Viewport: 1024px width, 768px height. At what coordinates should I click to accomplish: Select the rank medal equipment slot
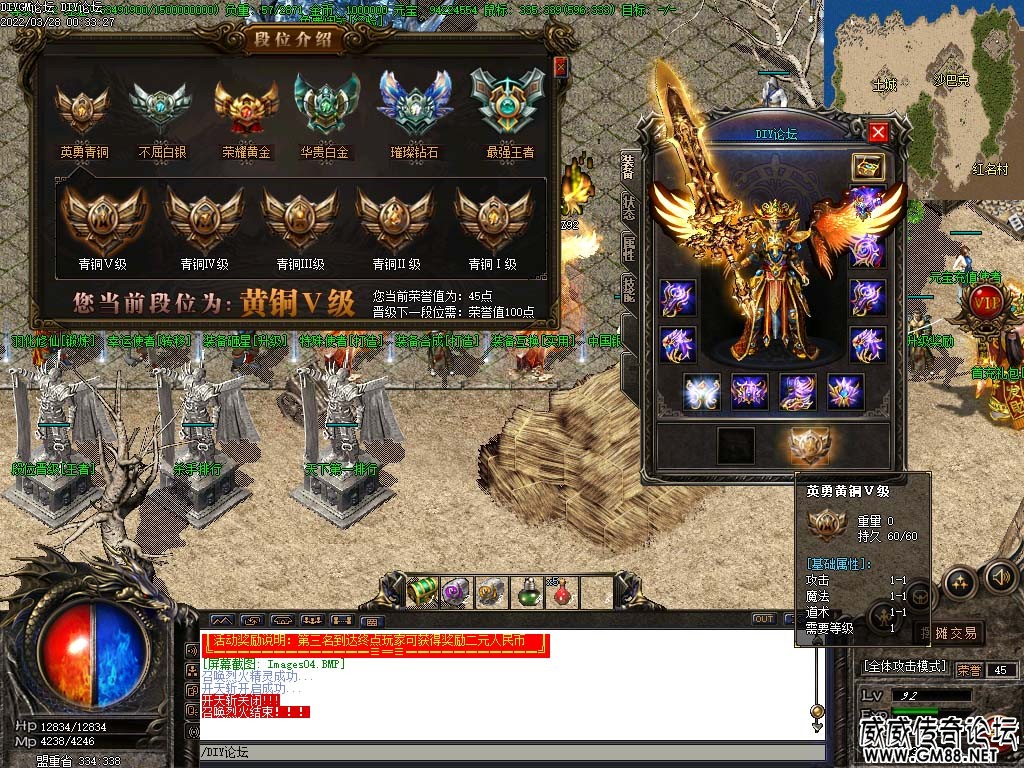[x=810, y=445]
